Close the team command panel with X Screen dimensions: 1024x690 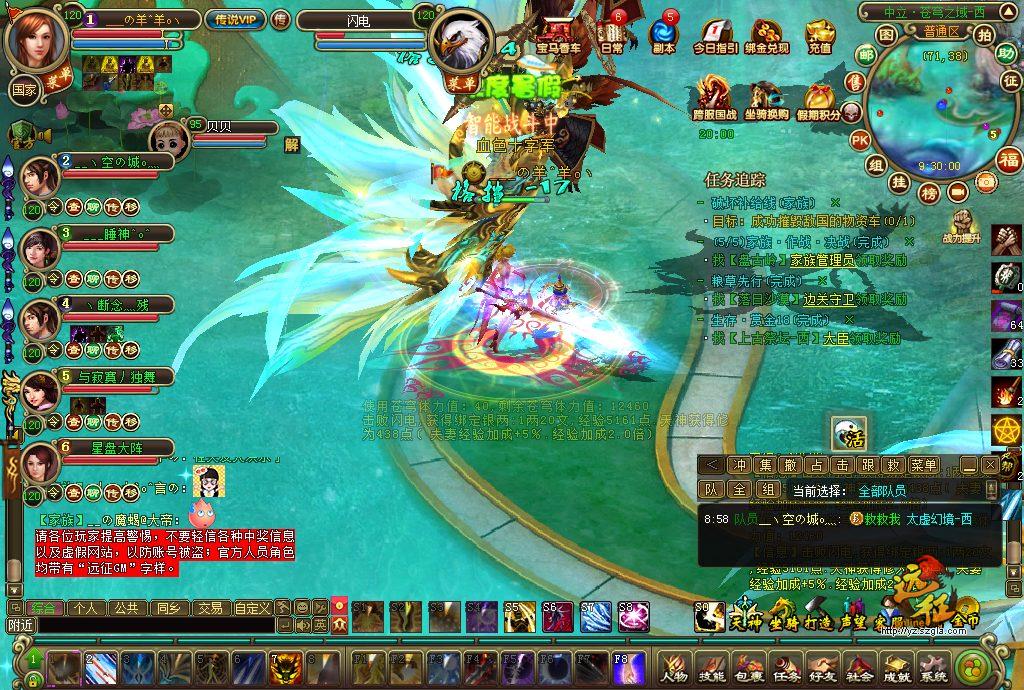[989, 464]
